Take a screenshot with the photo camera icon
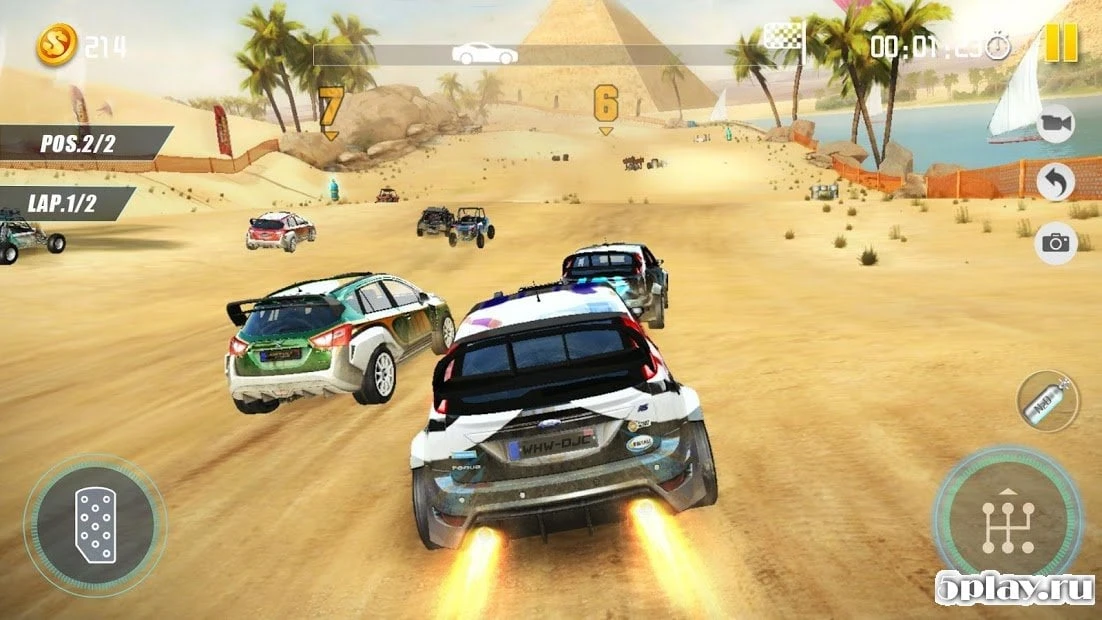1102x620 pixels. click(x=1055, y=243)
